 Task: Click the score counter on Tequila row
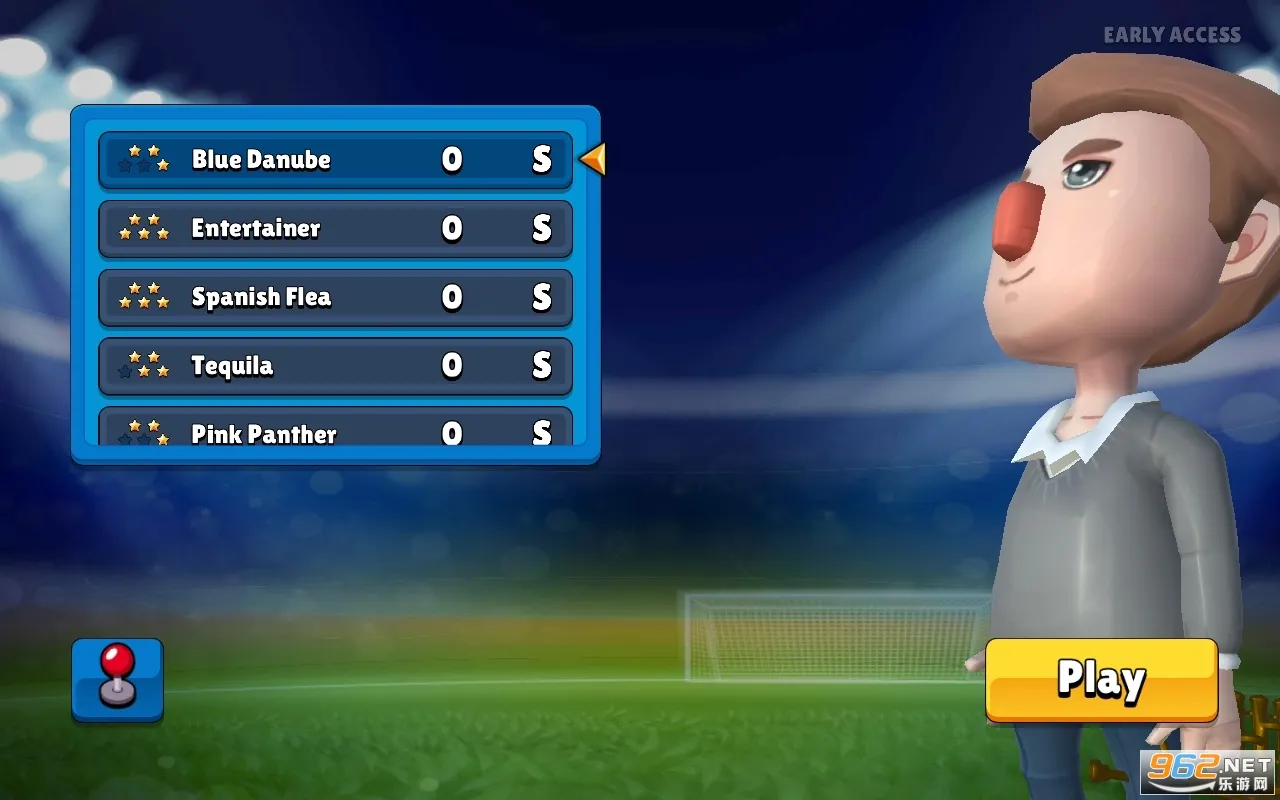452,366
